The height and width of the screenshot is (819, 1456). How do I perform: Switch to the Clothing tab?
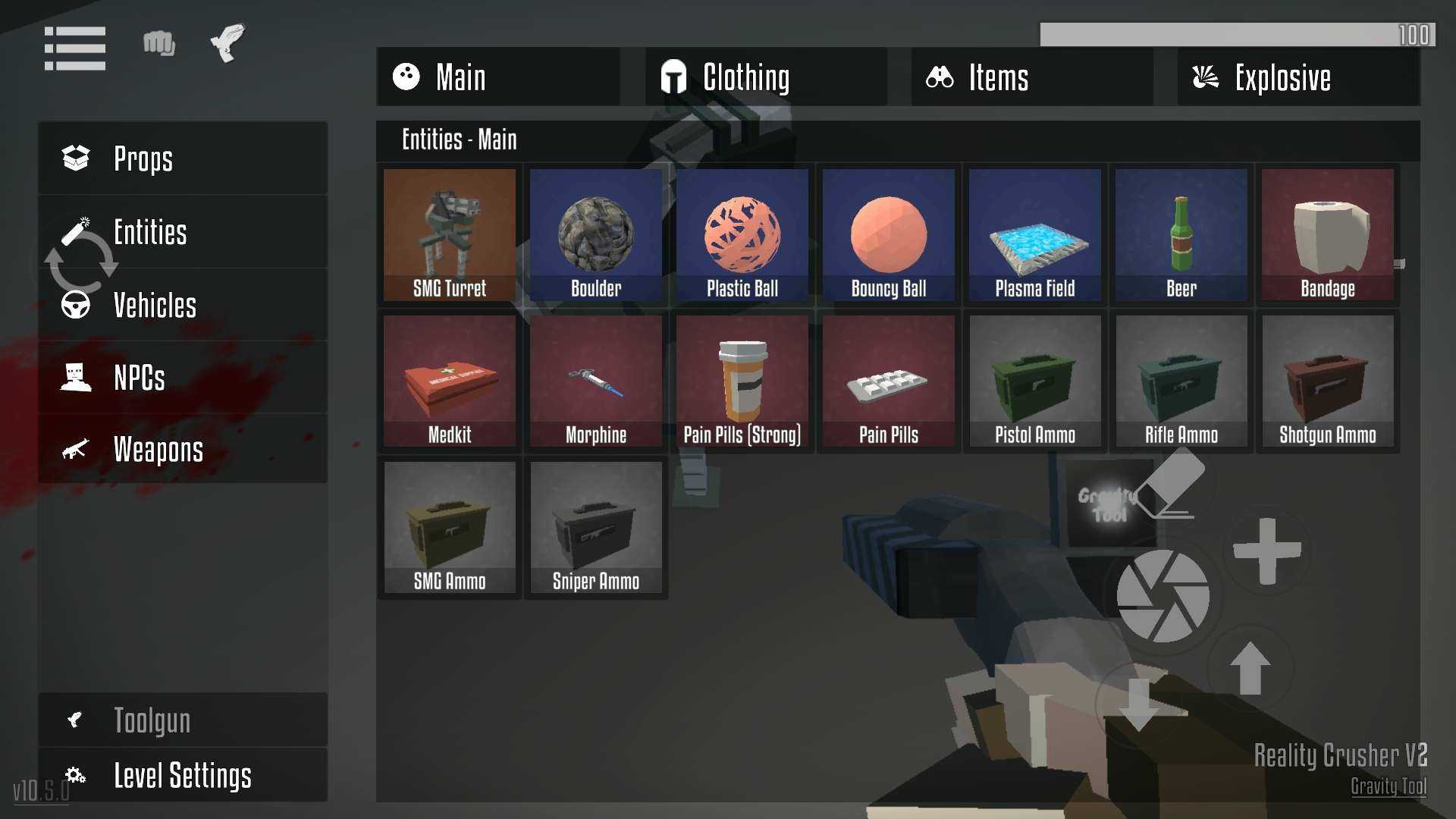(x=766, y=77)
